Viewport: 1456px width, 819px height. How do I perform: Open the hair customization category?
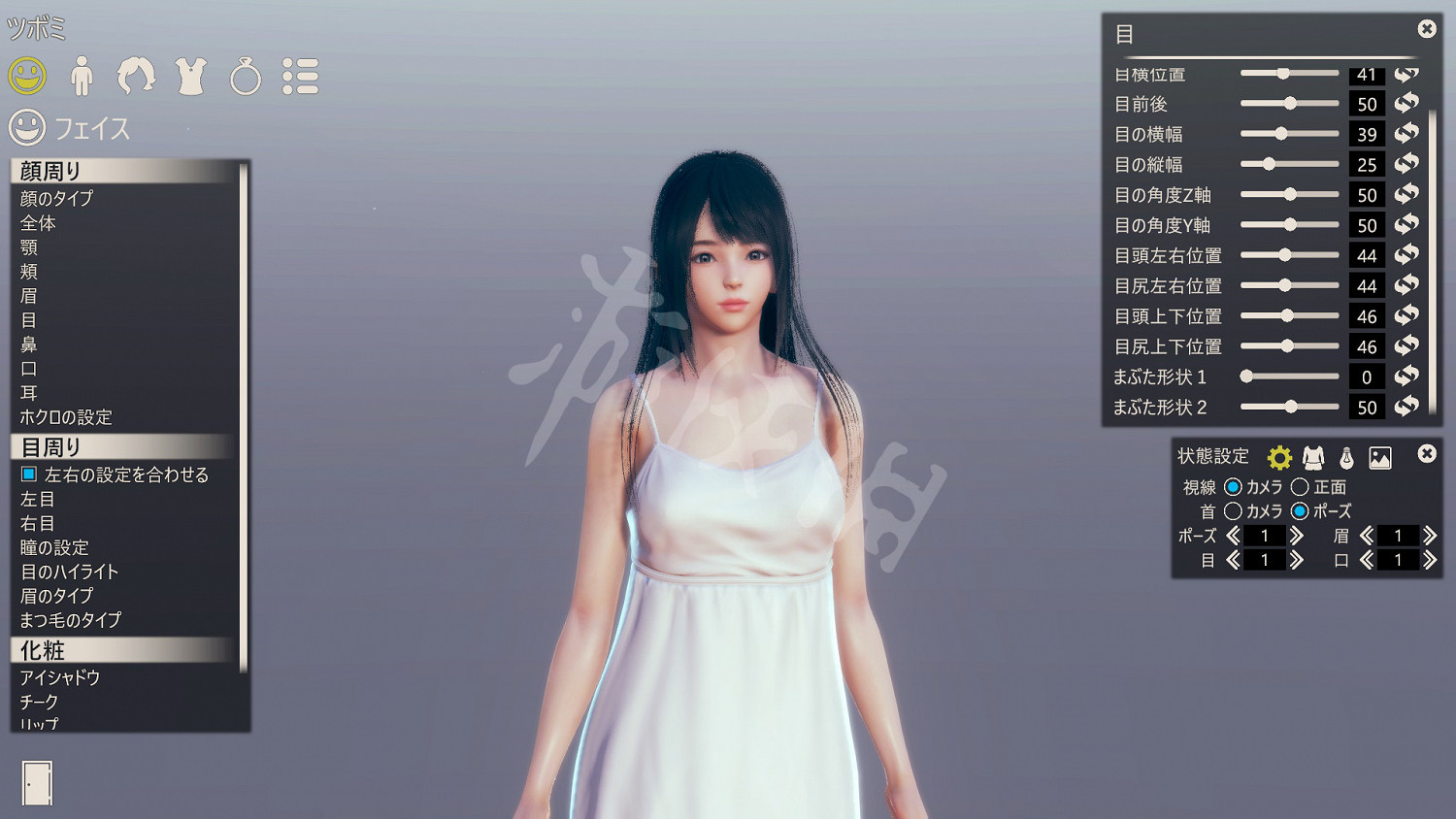(x=137, y=75)
